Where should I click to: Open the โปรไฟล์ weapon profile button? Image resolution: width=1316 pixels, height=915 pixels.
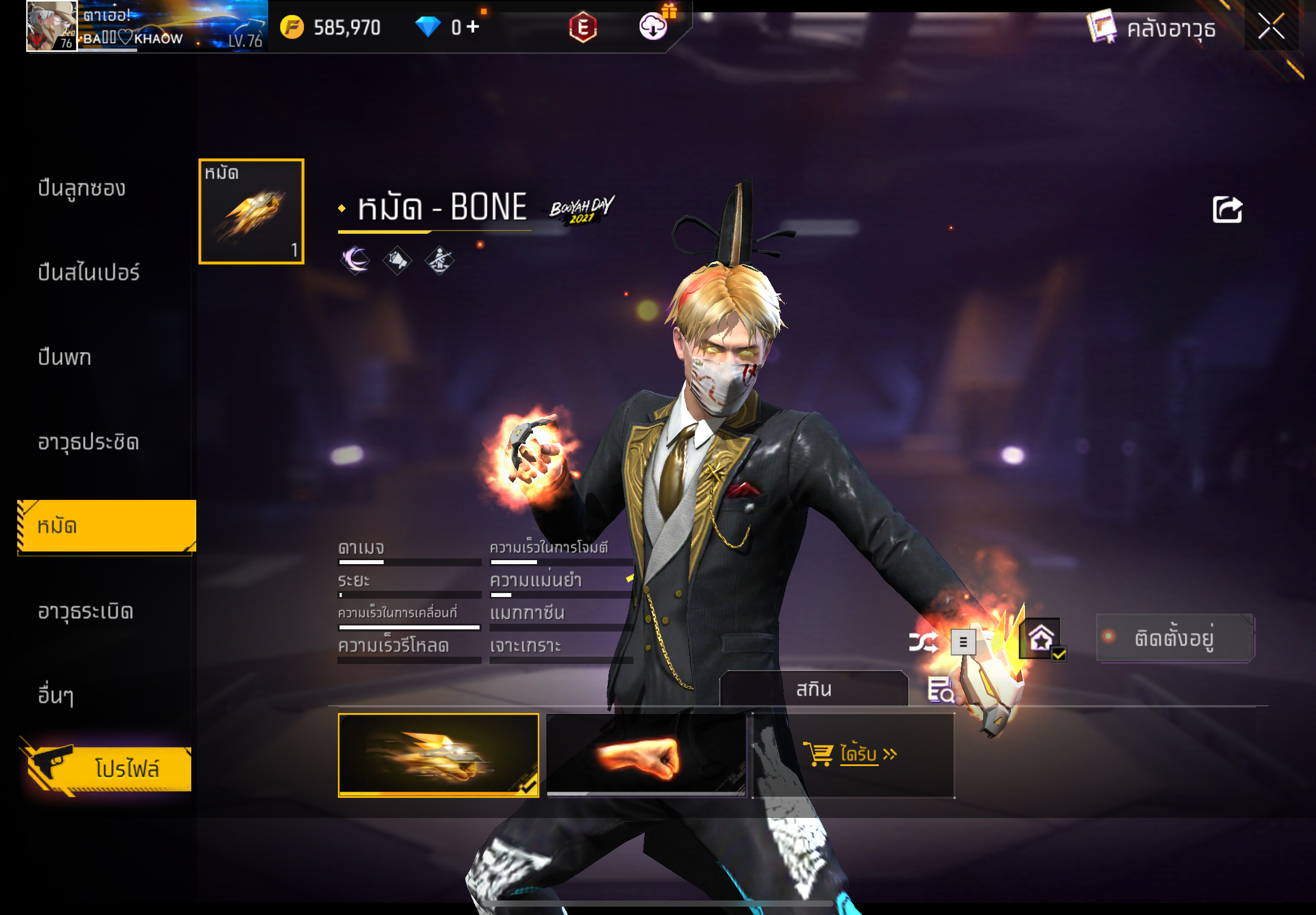coord(109,769)
